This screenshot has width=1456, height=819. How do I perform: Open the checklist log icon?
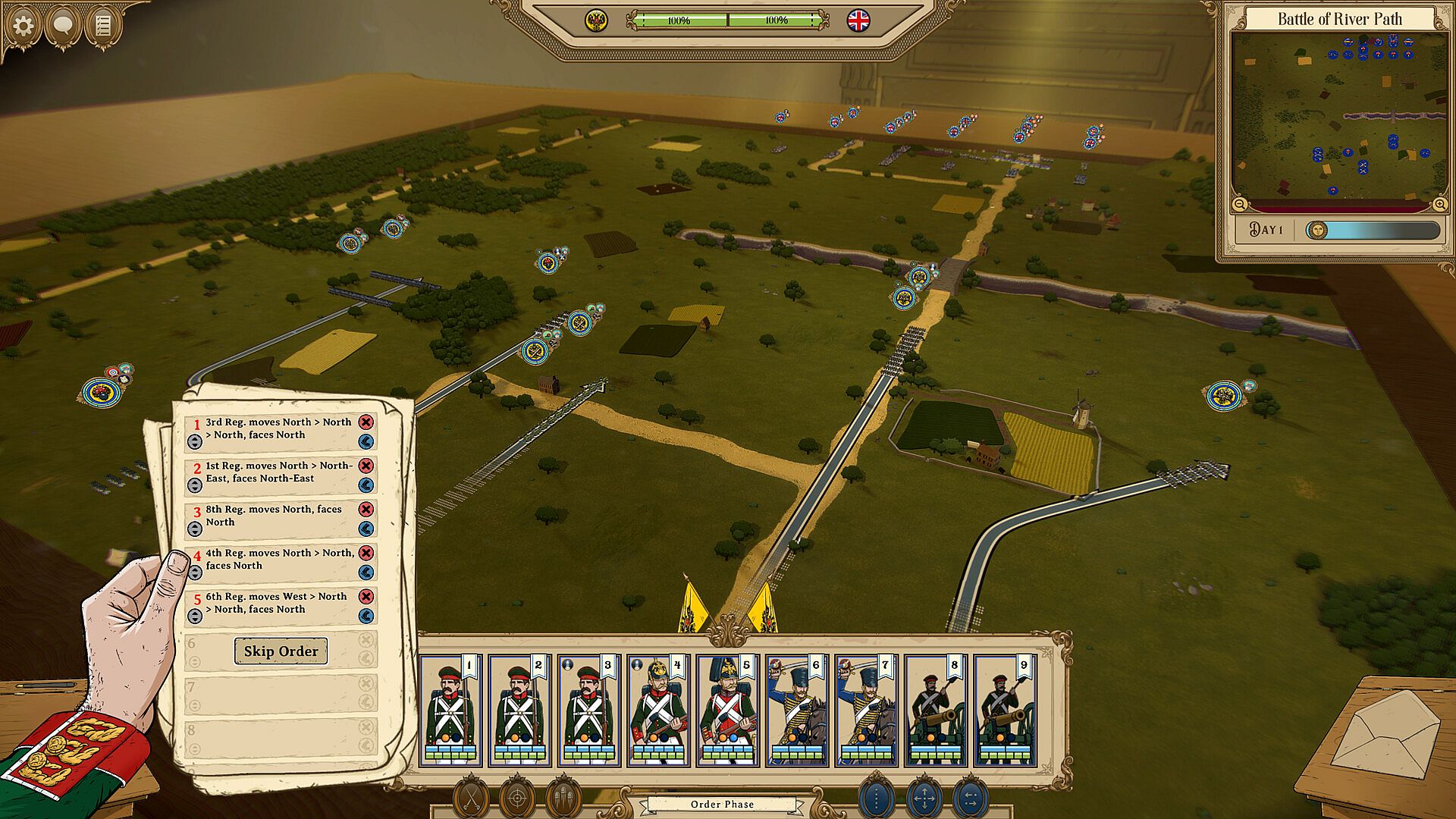click(x=103, y=26)
